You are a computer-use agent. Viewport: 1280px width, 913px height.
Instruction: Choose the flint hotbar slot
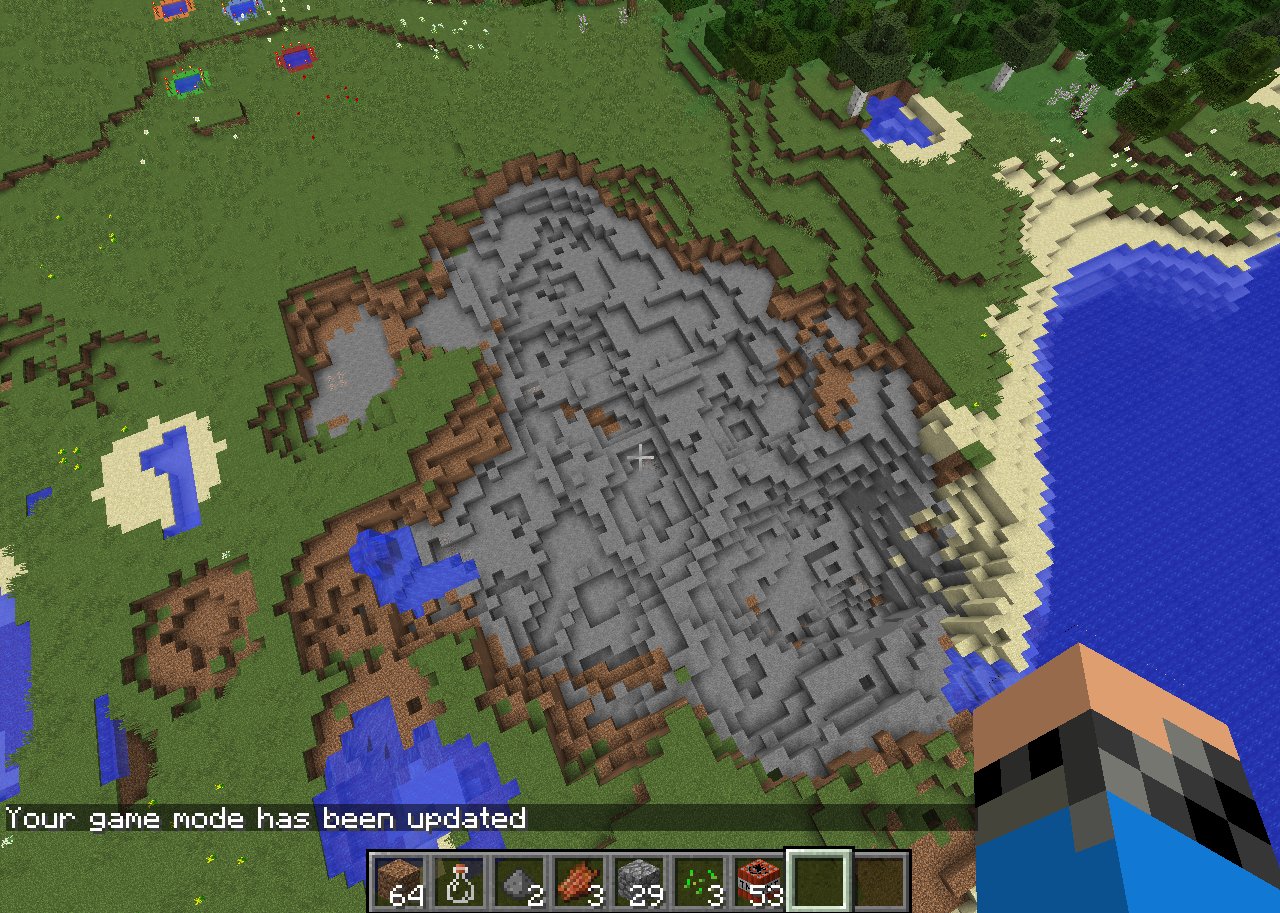click(x=519, y=881)
